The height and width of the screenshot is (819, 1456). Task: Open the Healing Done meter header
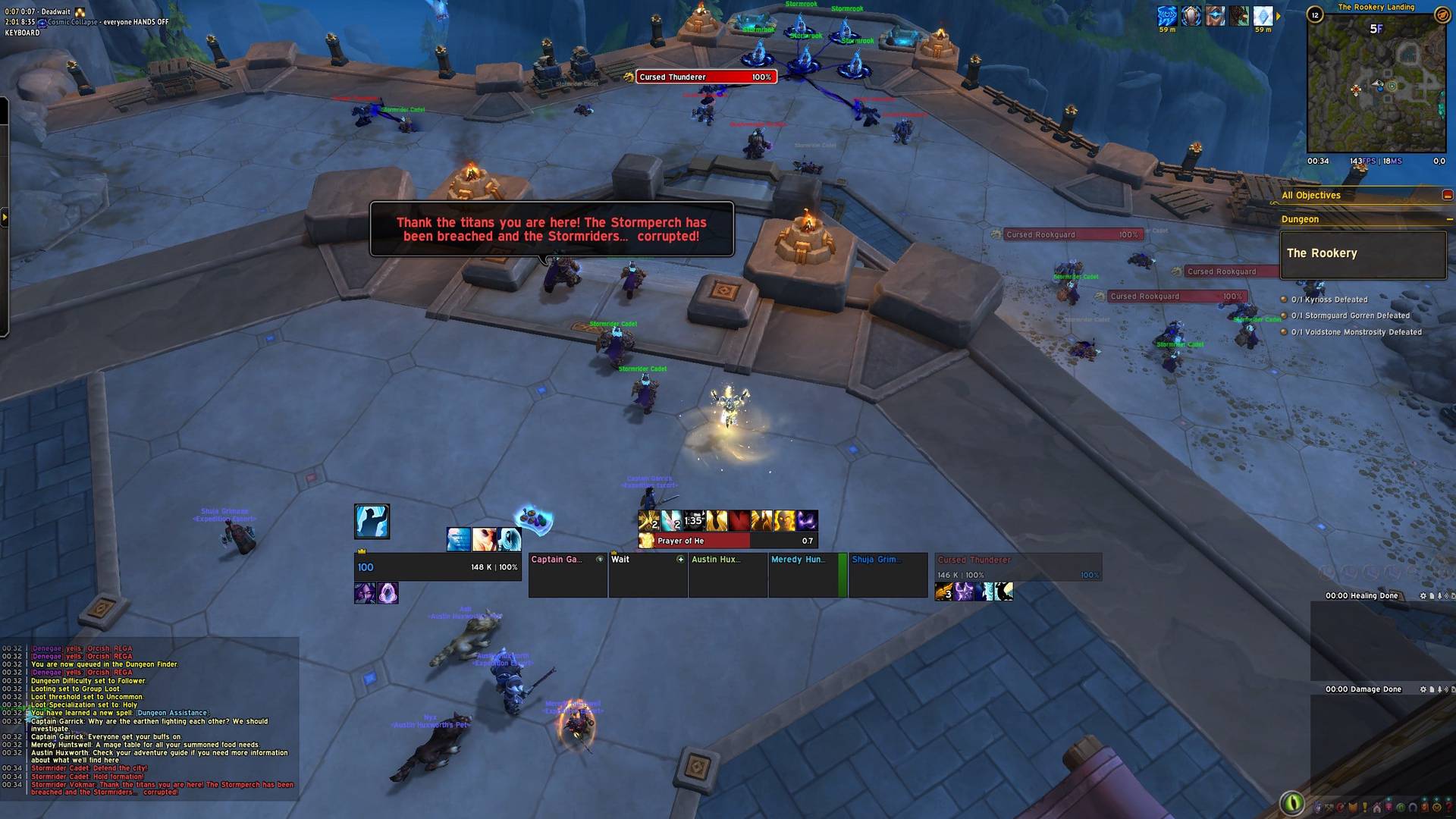coord(1361,596)
